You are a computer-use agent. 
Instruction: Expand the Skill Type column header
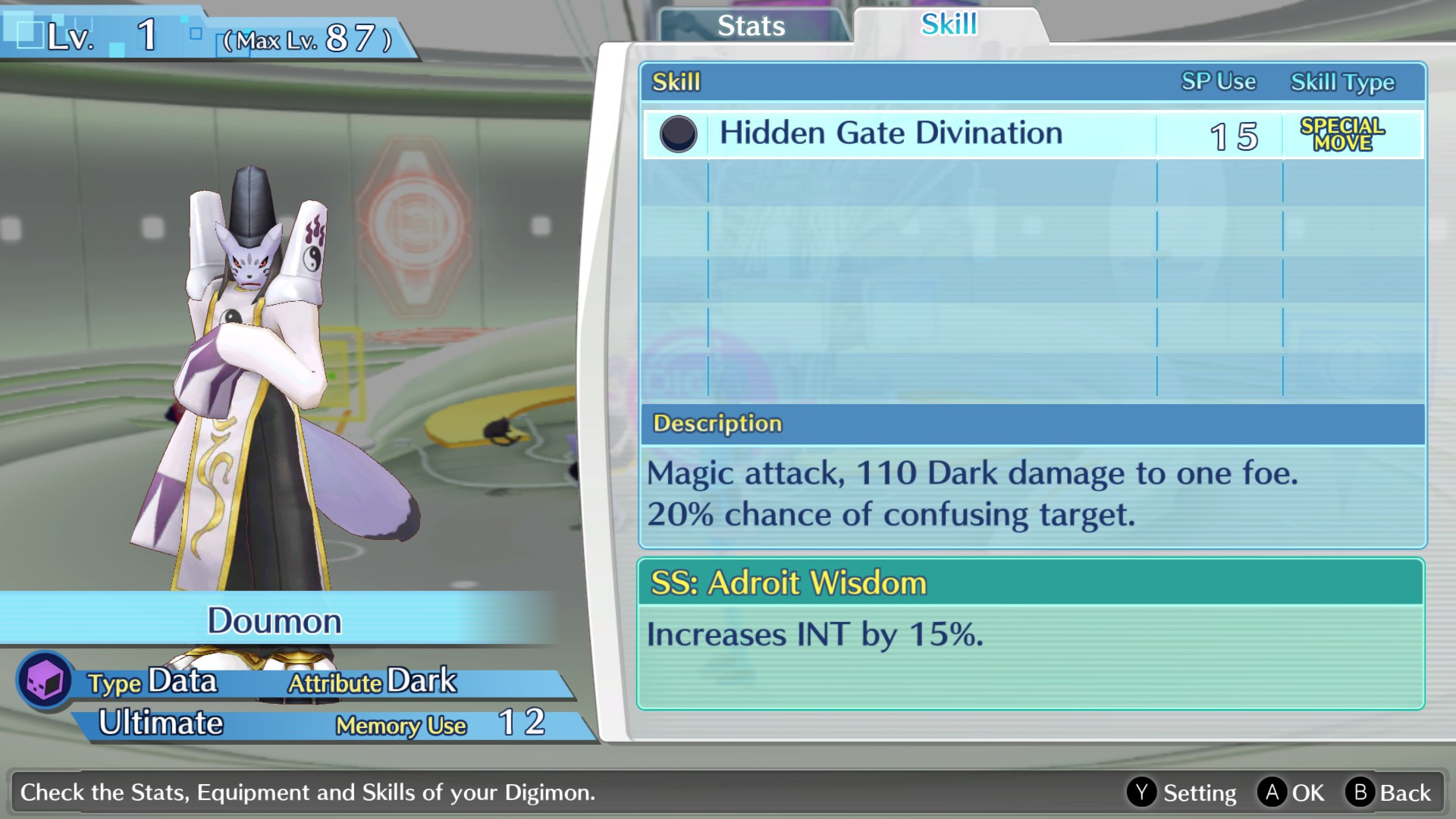(x=1342, y=82)
